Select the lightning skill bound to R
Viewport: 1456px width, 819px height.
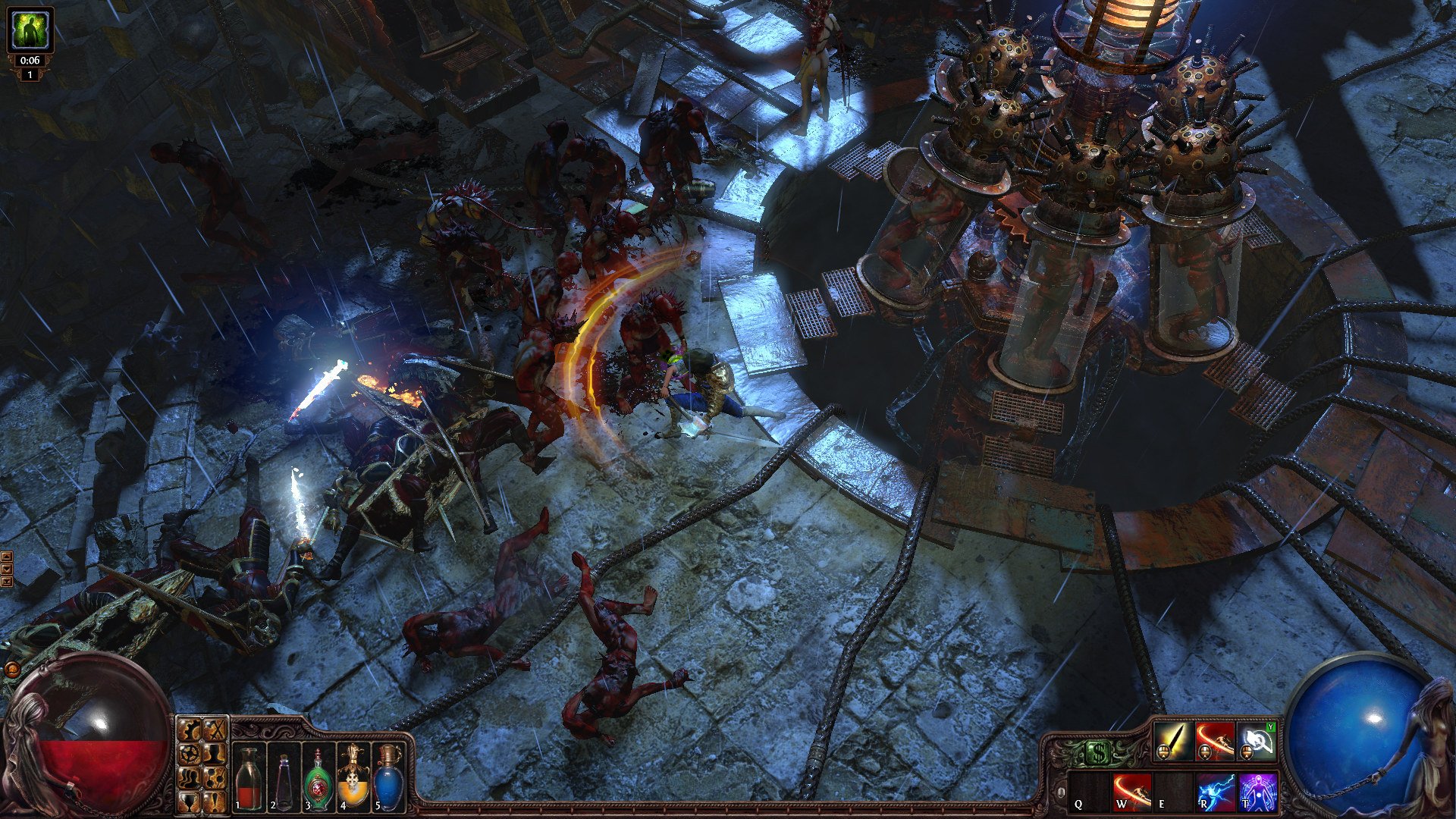[x=1215, y=793]
